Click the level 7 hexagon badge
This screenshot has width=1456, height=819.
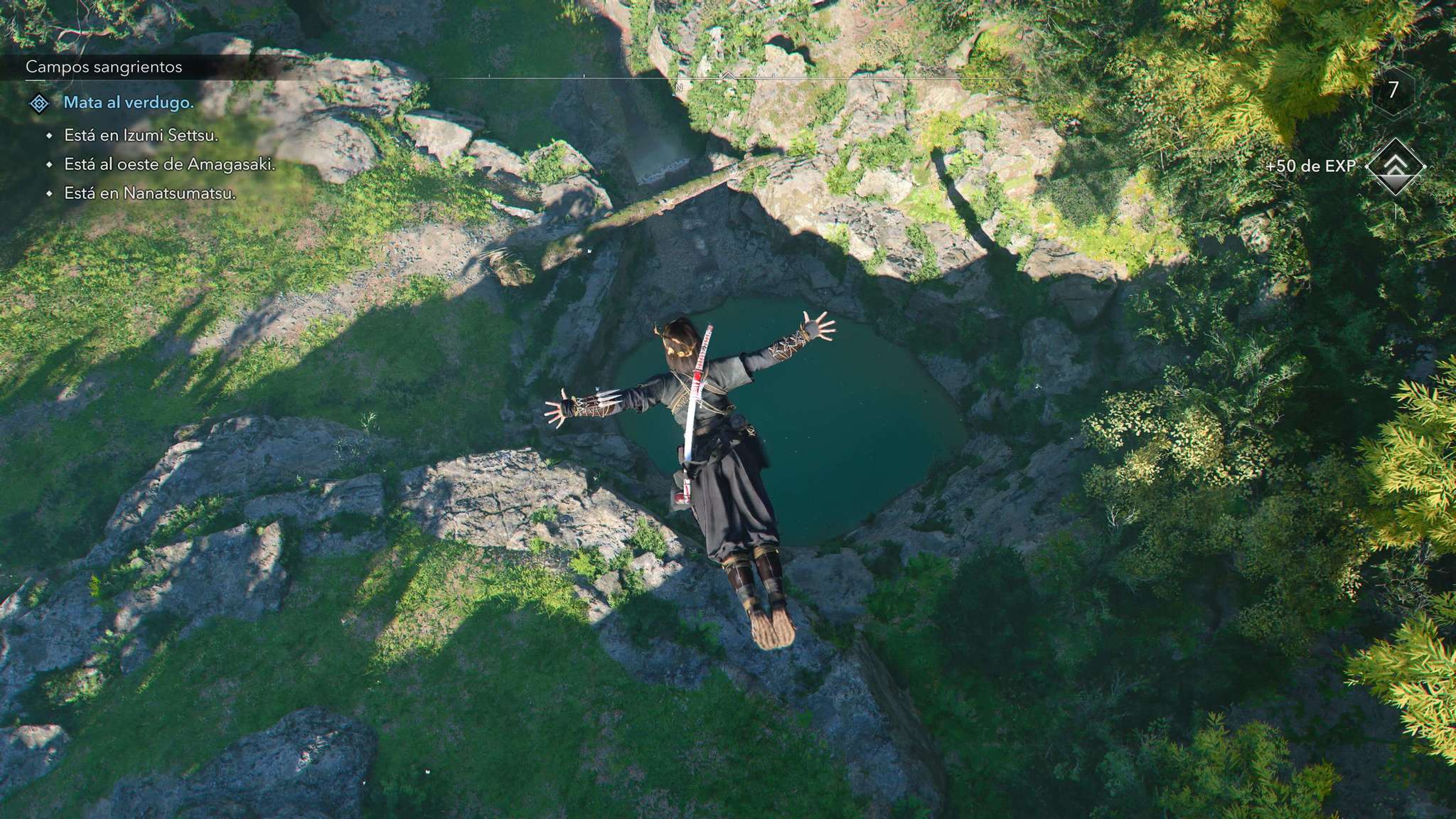point(1393,90)
